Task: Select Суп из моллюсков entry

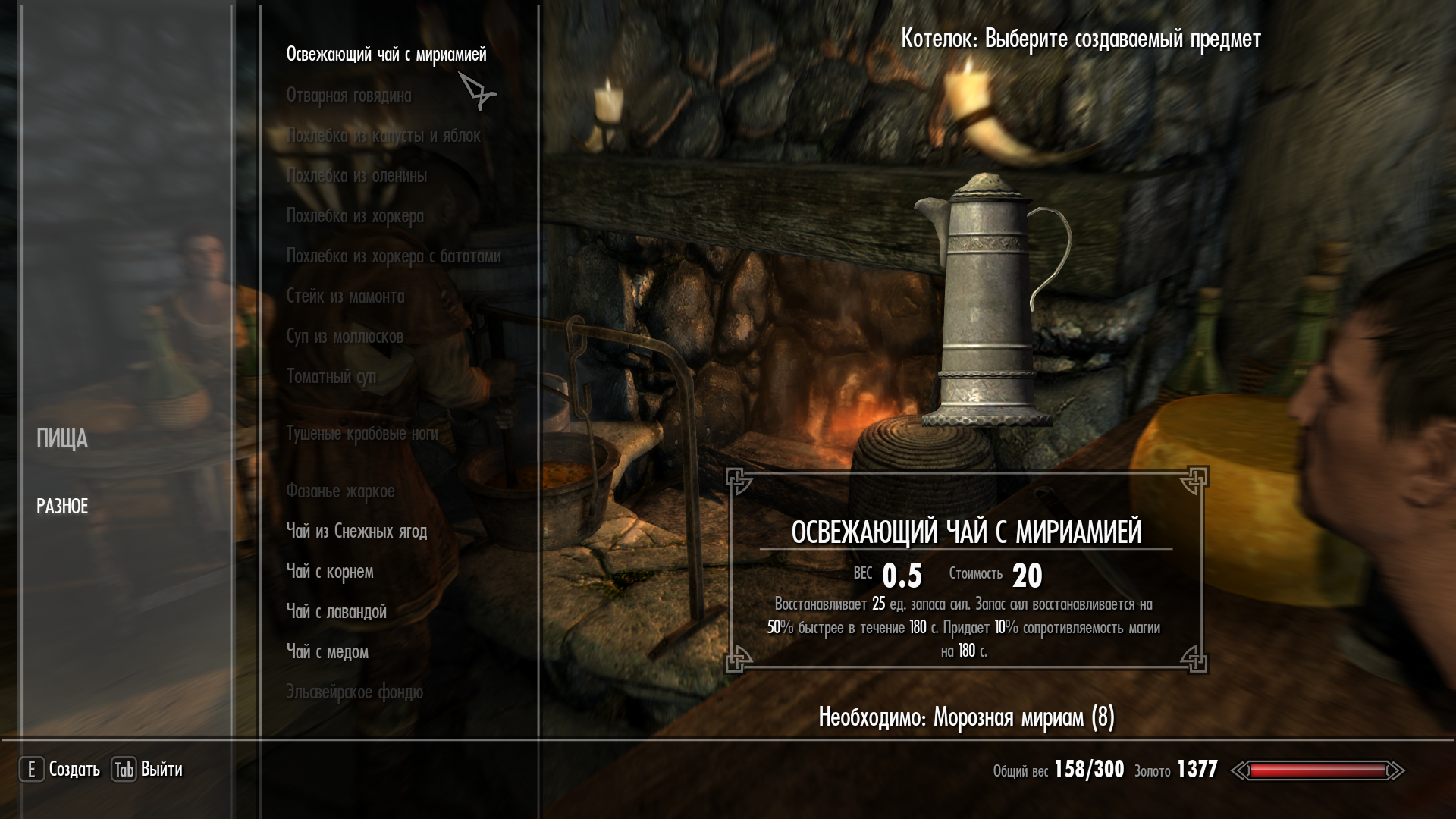Action: 344,337
